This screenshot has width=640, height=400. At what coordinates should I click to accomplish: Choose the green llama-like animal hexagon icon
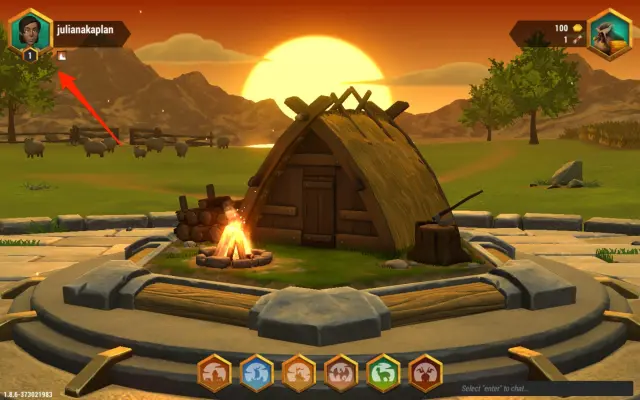[383, 373]
